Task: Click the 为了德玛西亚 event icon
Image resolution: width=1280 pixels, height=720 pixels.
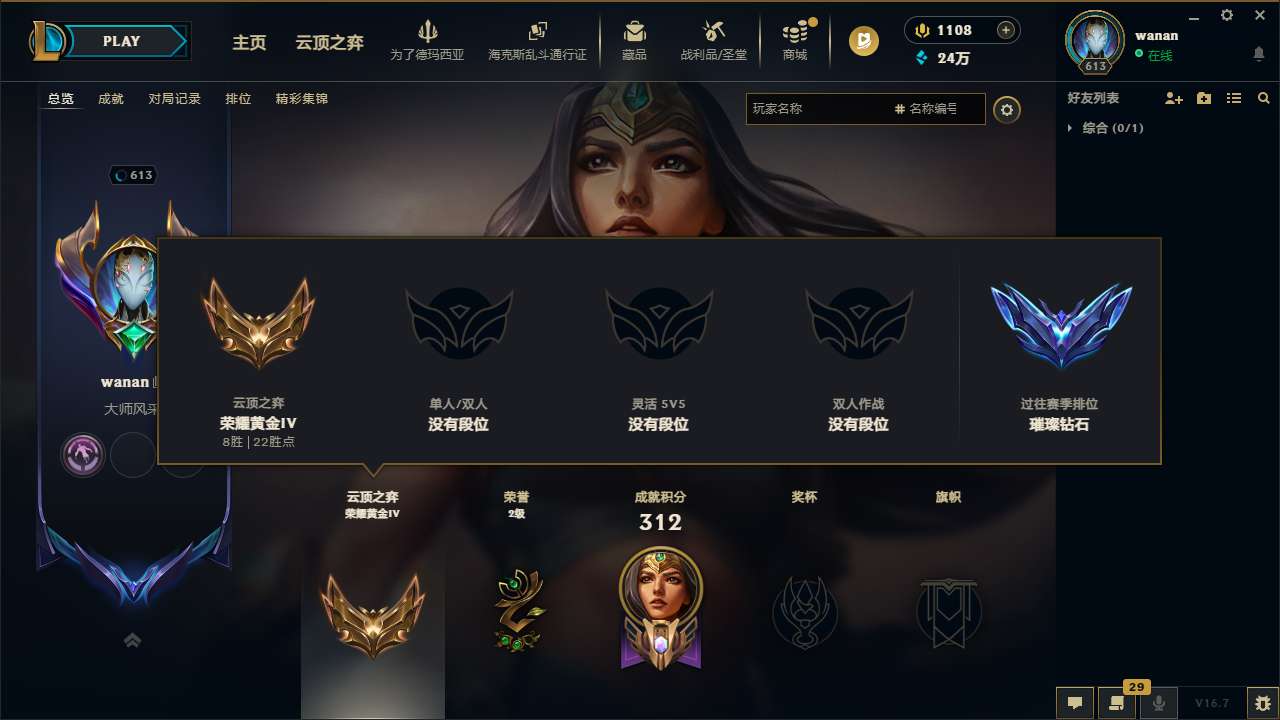Action: [x=428, y=38]
